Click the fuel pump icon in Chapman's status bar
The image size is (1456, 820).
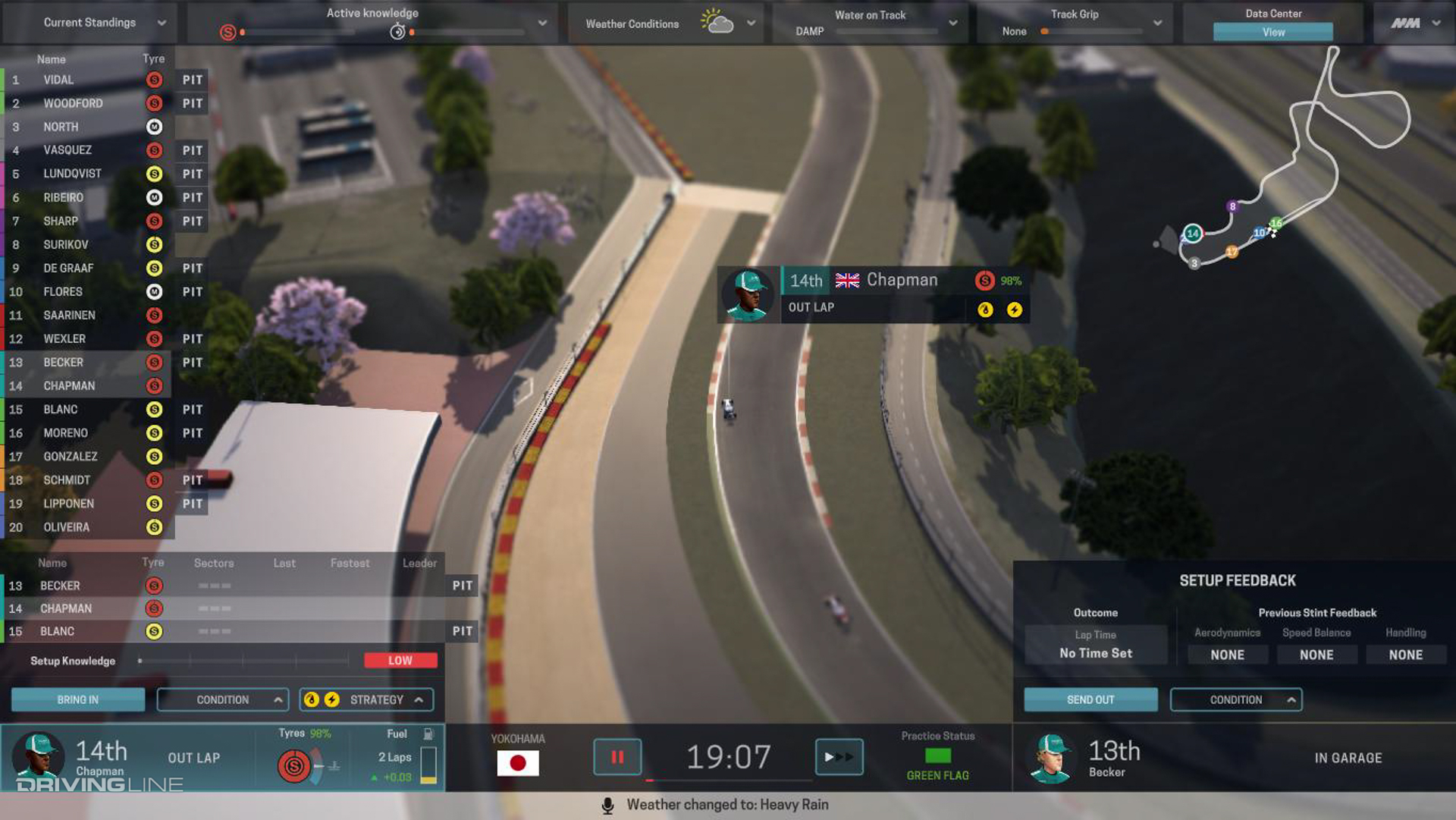tap(429, 734)
